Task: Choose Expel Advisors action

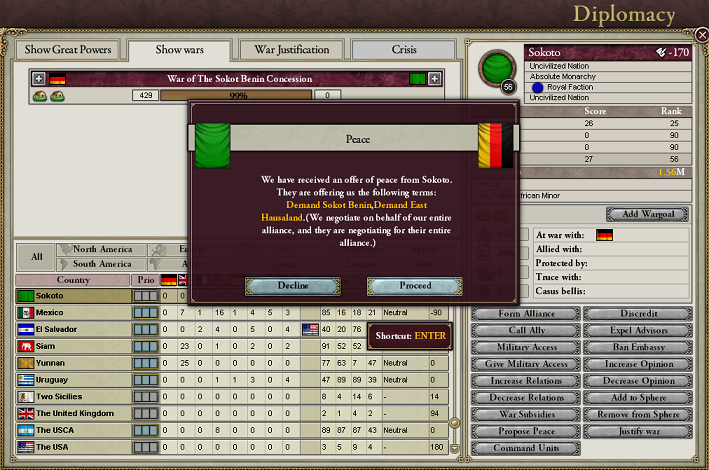Action: 638,330
